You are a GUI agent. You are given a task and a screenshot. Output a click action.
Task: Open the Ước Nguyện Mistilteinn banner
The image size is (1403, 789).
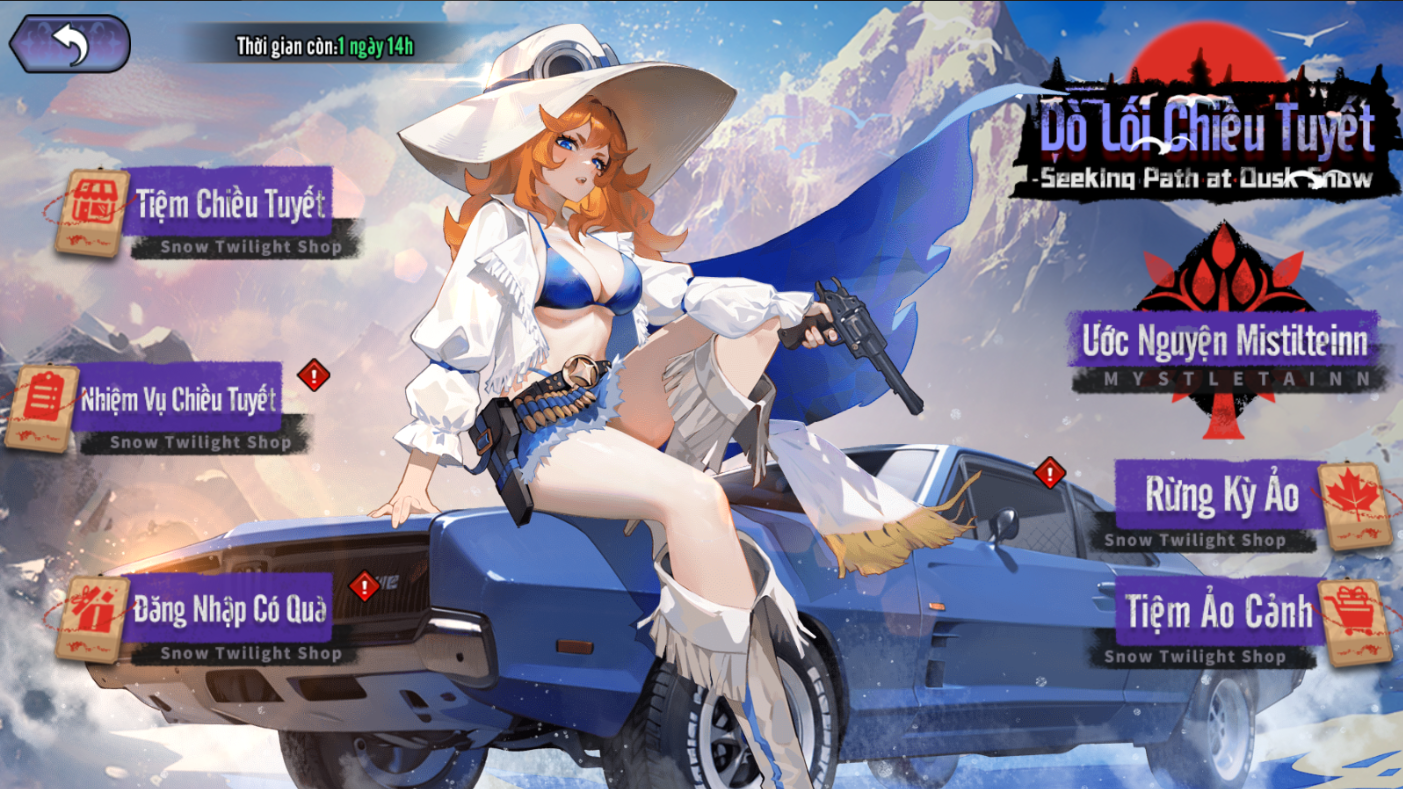(x=1224, y=342)
